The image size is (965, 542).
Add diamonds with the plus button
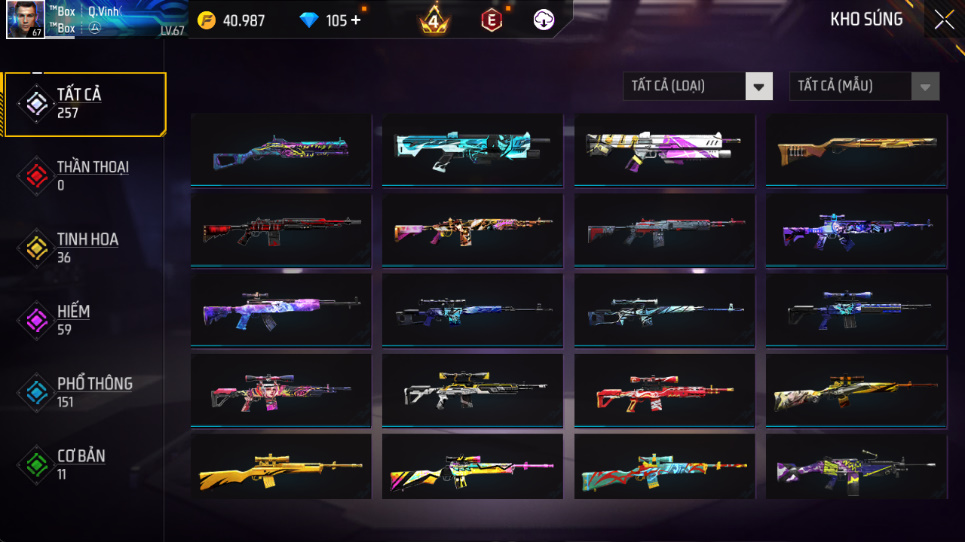pyautogui.click(x=356, y=20)
